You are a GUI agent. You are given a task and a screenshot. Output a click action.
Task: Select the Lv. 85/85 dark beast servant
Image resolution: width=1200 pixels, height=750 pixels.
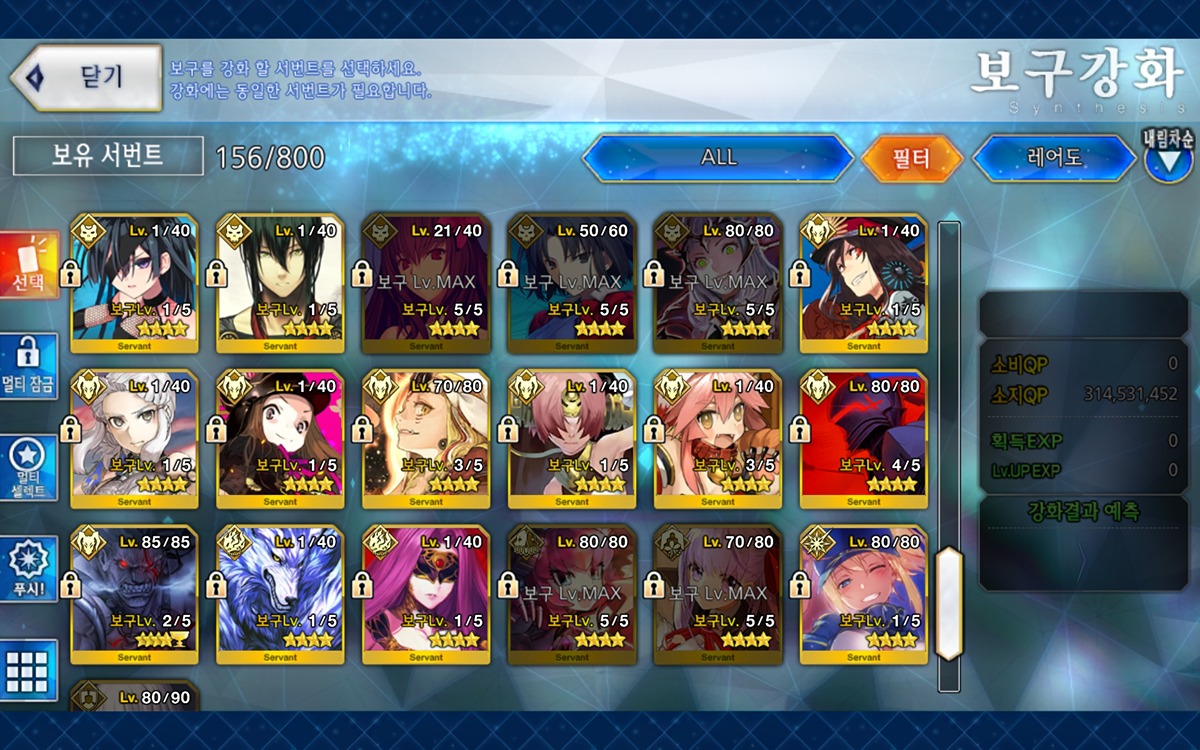click(x=135, y=594)
